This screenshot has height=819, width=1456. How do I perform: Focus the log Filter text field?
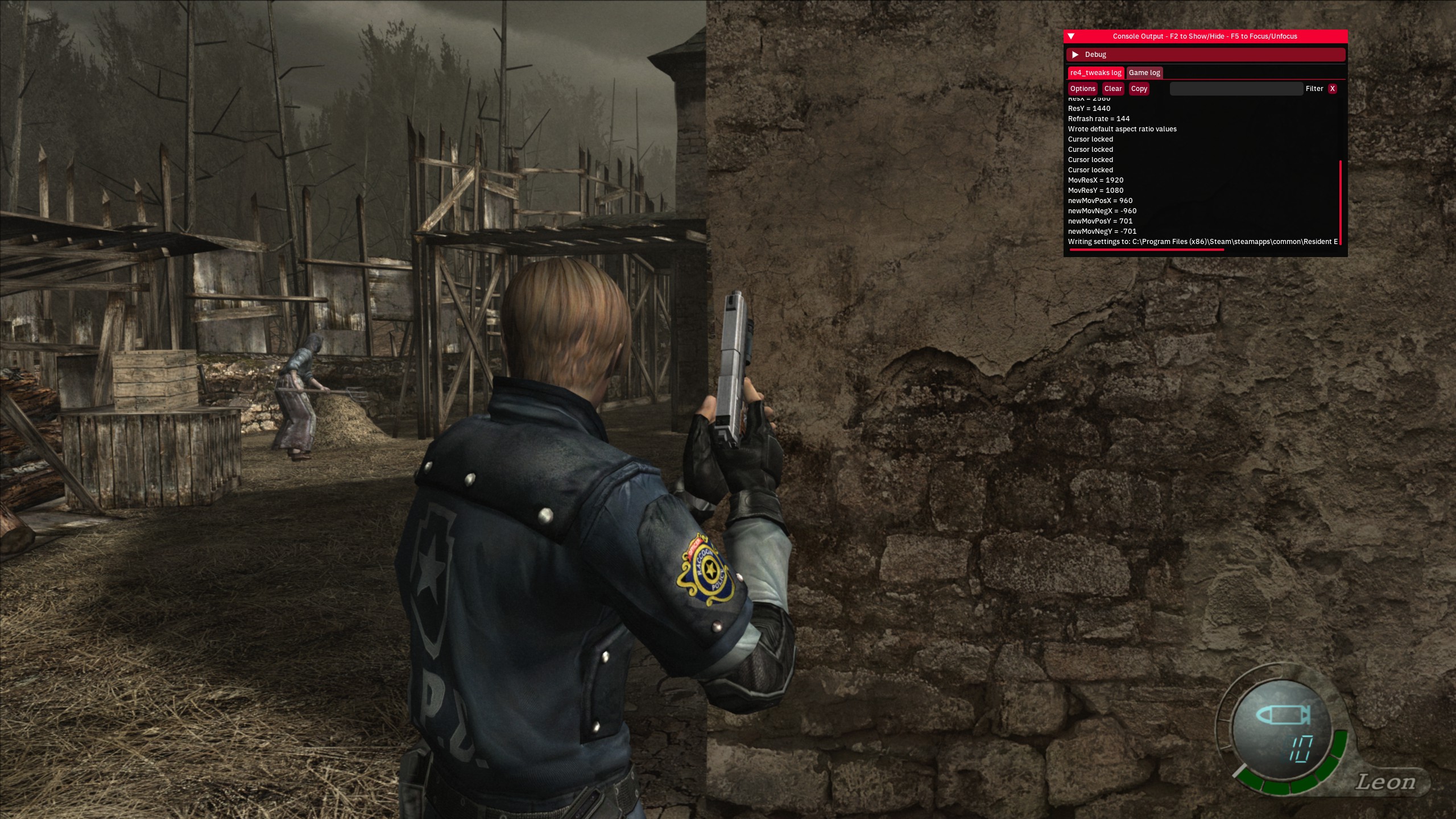tap(1236, 89)
